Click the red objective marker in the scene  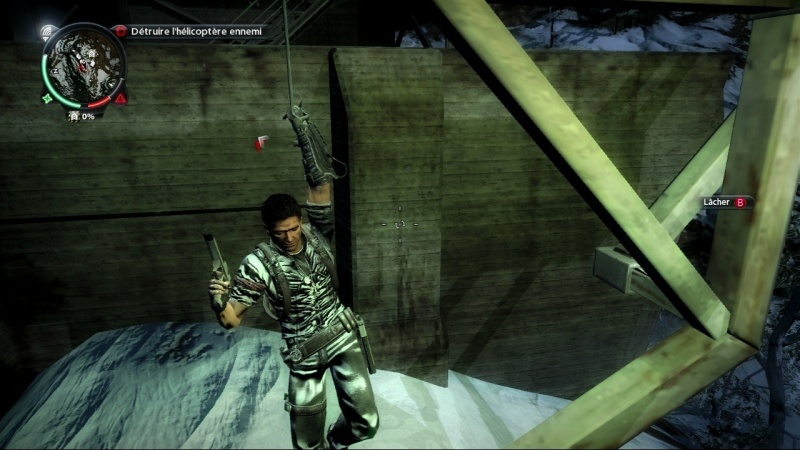point(262,143)
